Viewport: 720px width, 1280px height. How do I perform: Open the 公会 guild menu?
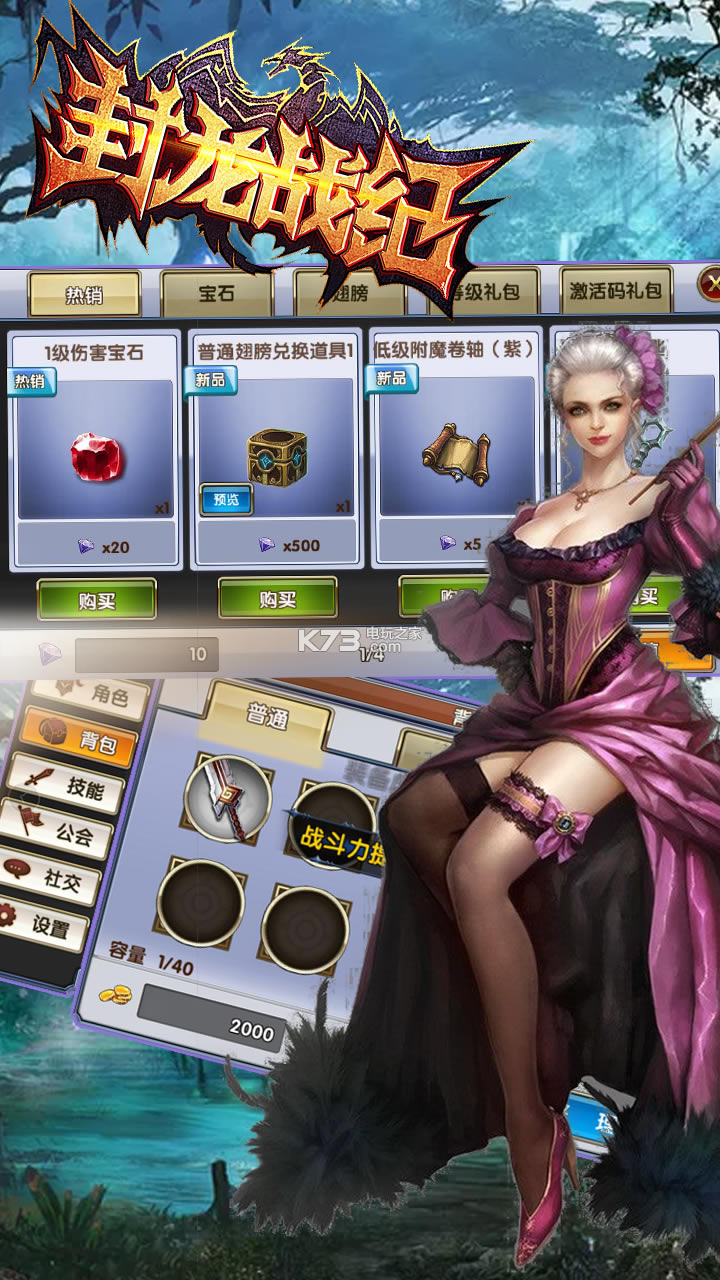point(65,832)
